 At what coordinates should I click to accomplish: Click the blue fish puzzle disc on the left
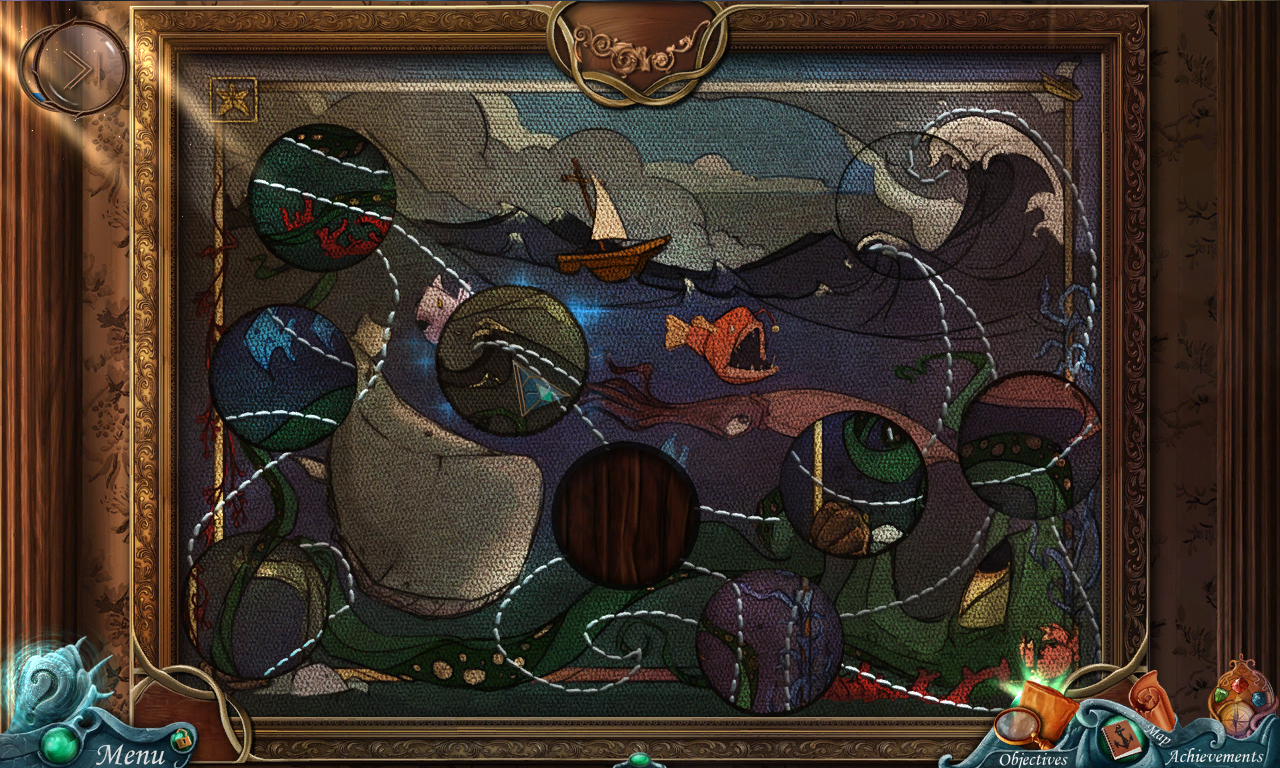pyautogui.click(x=280, y=375)
